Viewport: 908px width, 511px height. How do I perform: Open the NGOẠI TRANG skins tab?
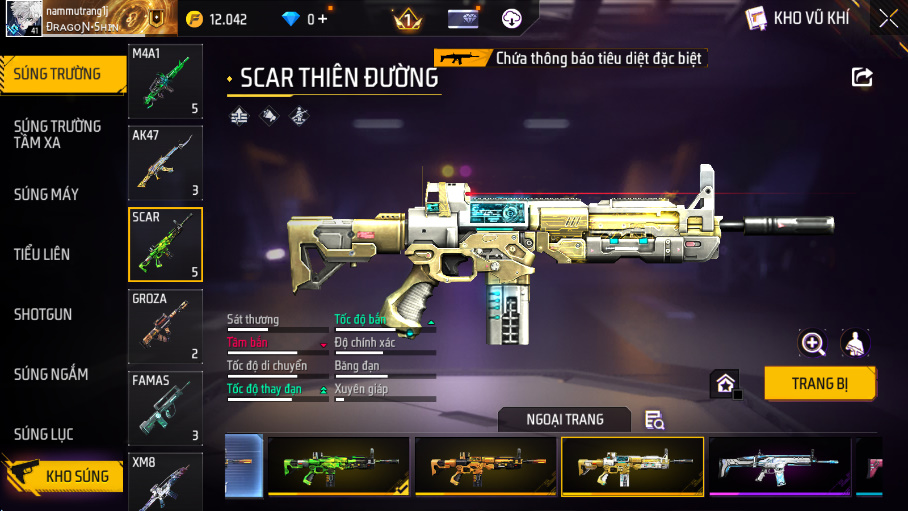[565, 420]
